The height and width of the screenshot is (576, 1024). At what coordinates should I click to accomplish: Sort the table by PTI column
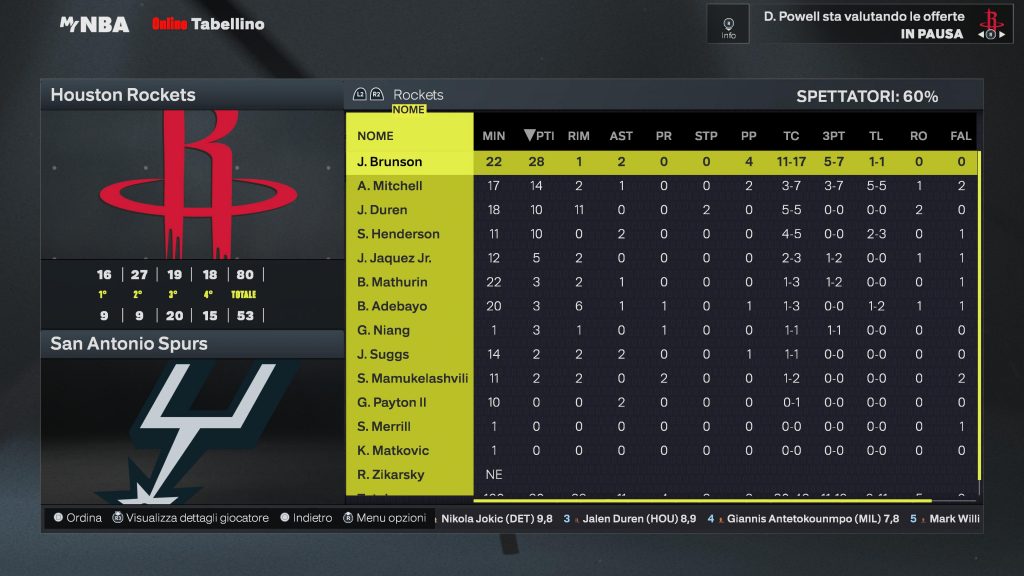(539, 136)
